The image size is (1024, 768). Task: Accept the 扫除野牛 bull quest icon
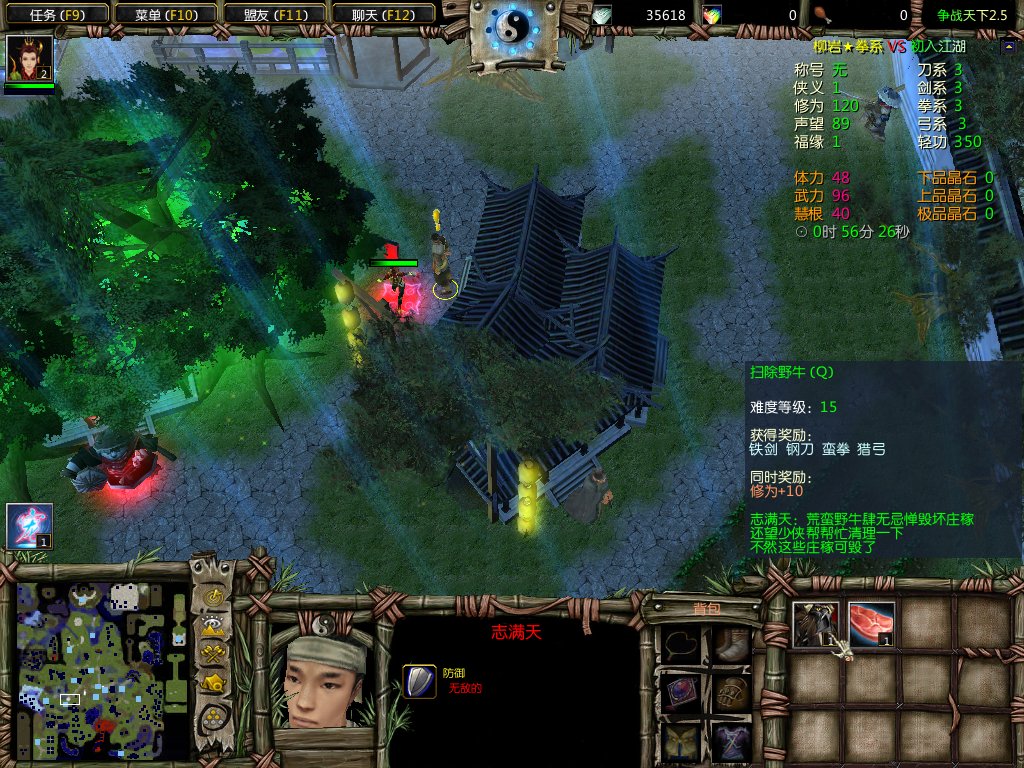[x=815, y=624]
